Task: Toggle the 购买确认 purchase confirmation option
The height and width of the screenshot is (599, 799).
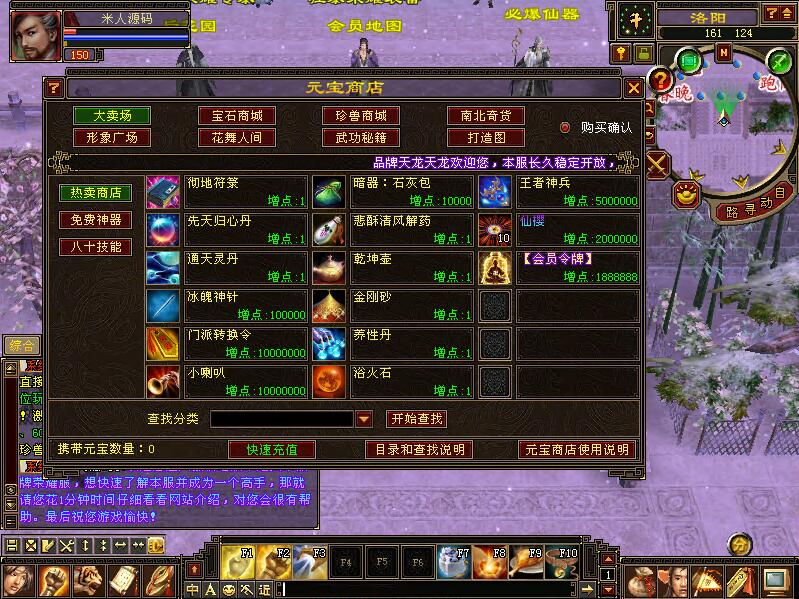Action: pos(565,128)
